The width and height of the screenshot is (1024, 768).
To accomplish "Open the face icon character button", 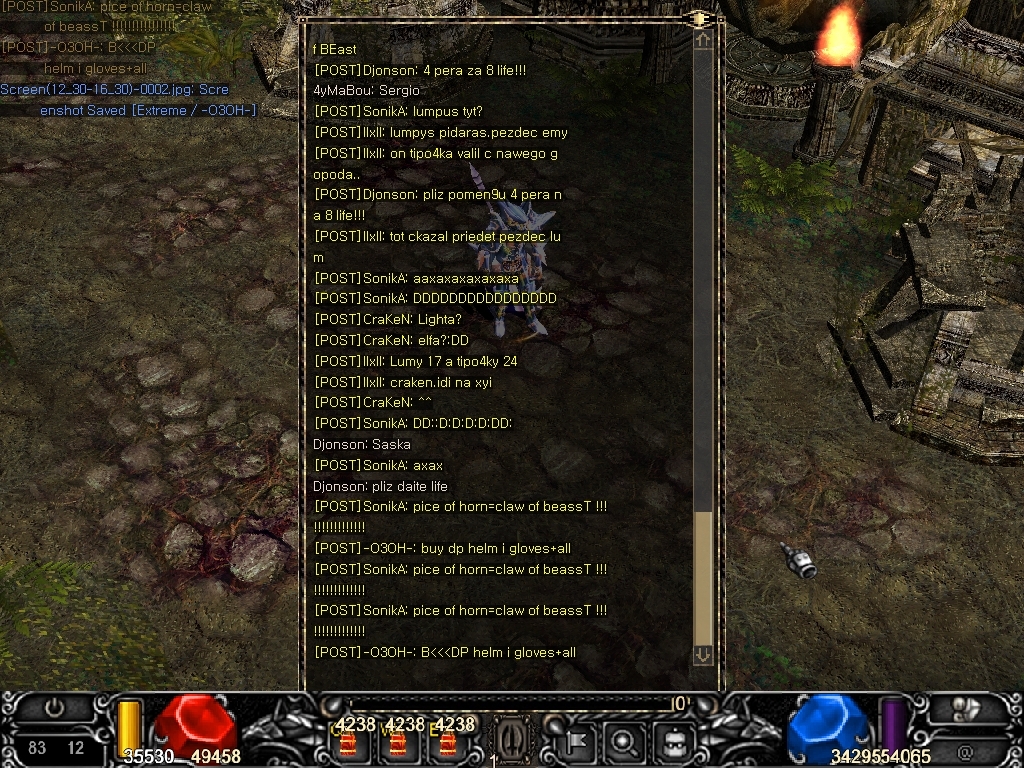I will coord(673,741).
